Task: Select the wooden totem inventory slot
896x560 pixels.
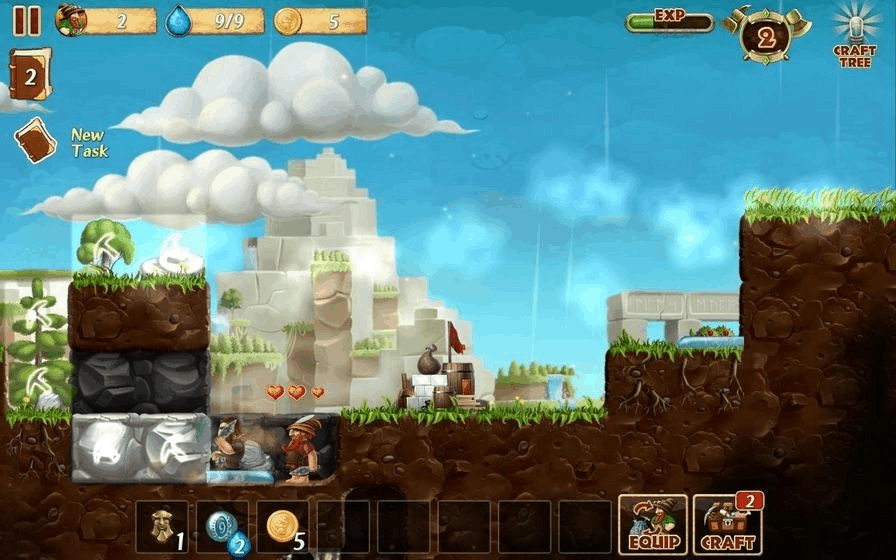Action: tap(162, 526)
